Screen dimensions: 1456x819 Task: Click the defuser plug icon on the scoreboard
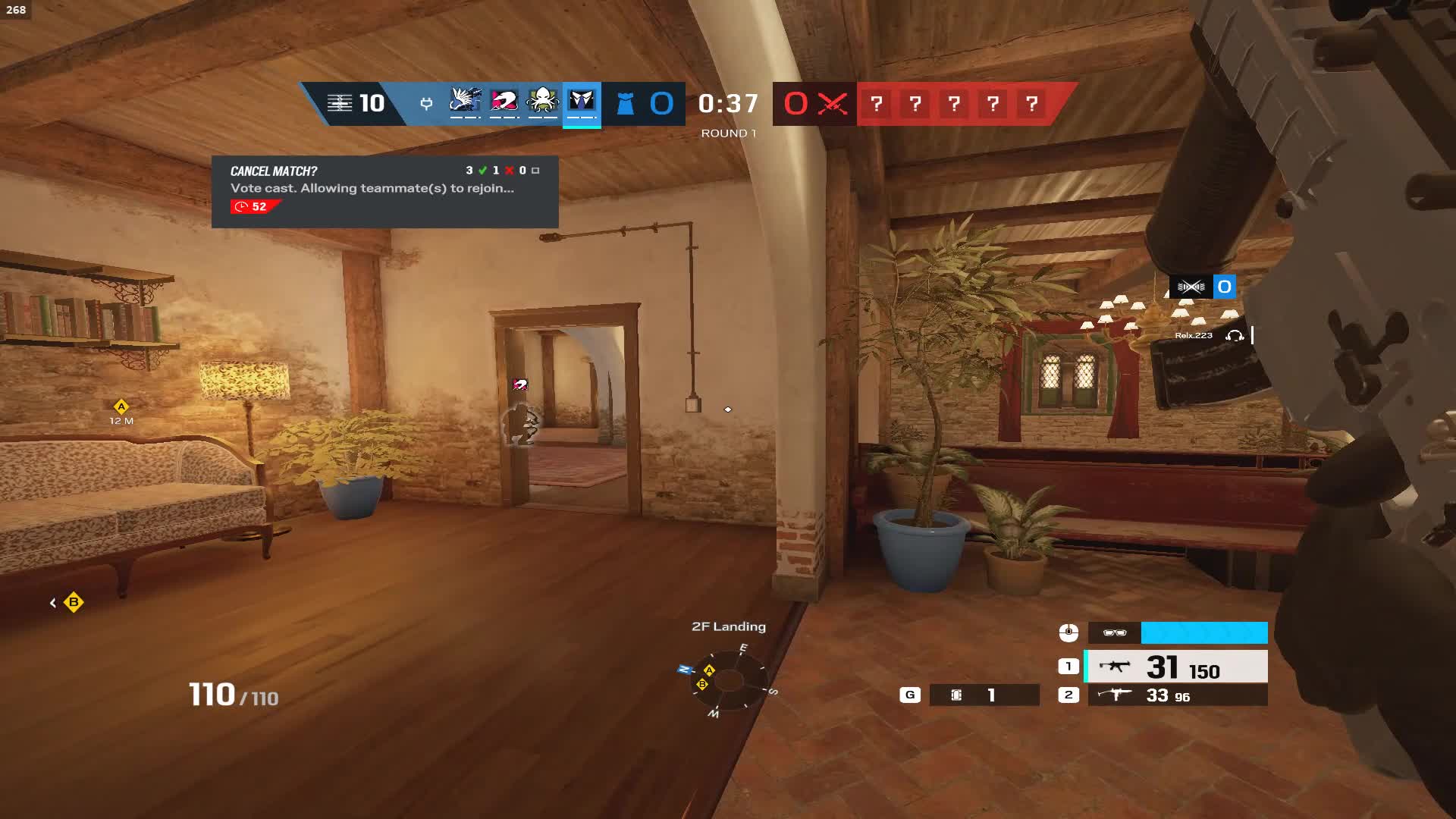(425, 104)
